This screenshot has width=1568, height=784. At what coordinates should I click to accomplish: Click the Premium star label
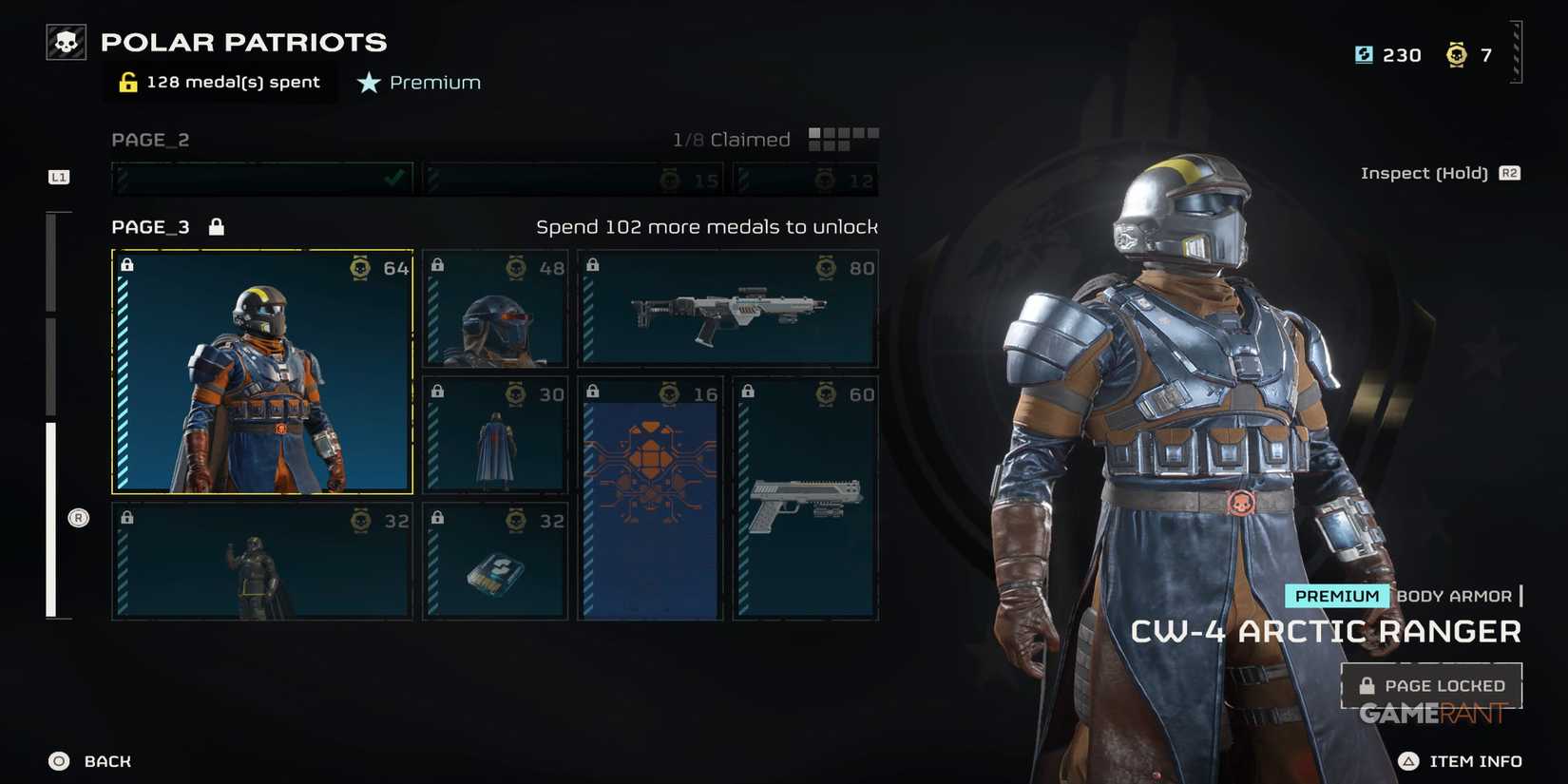[x=418, y=82]
